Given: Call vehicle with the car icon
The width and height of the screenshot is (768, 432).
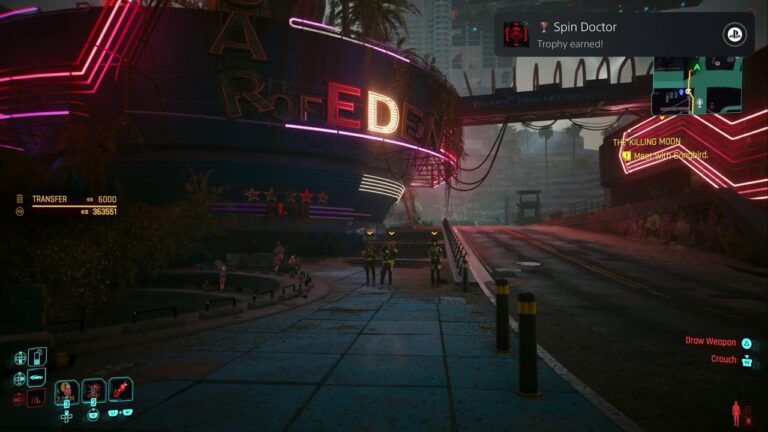Looking at the screenshot, I should pos(37,377).
